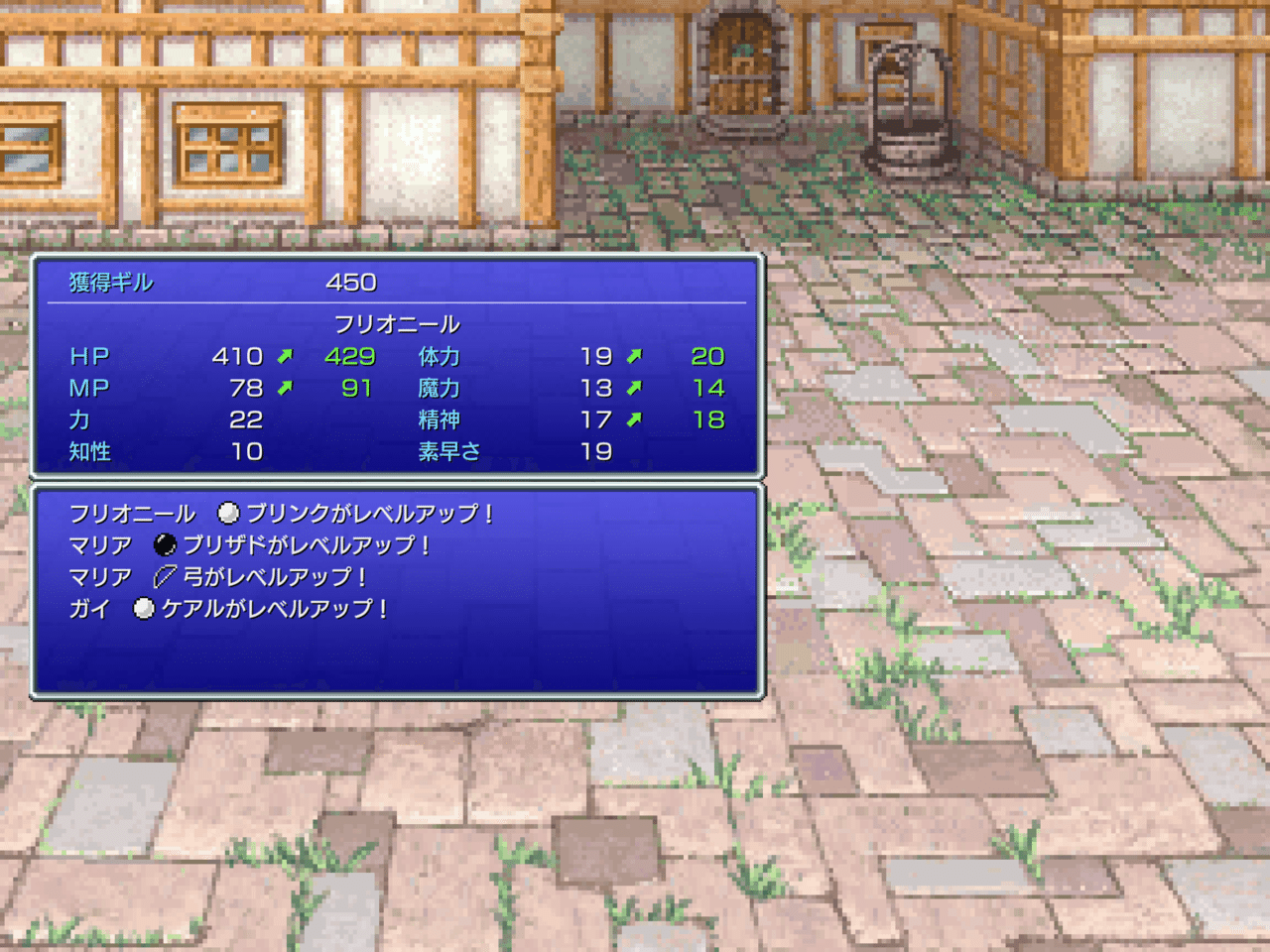
Task: Click the Cure spell orb icon beside ガイ
Action: [x=145, y=609]
